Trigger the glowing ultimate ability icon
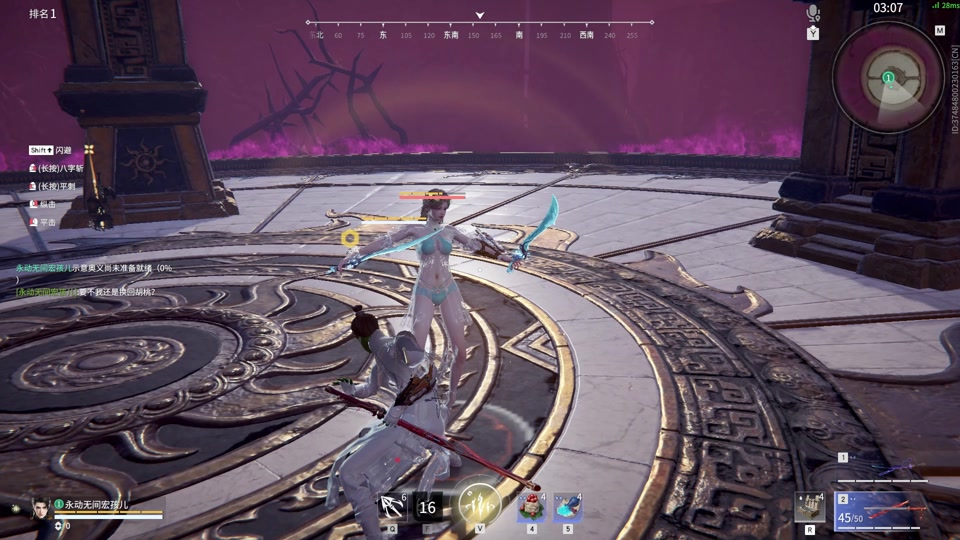960x540 pixels. [x=480, y=505]
